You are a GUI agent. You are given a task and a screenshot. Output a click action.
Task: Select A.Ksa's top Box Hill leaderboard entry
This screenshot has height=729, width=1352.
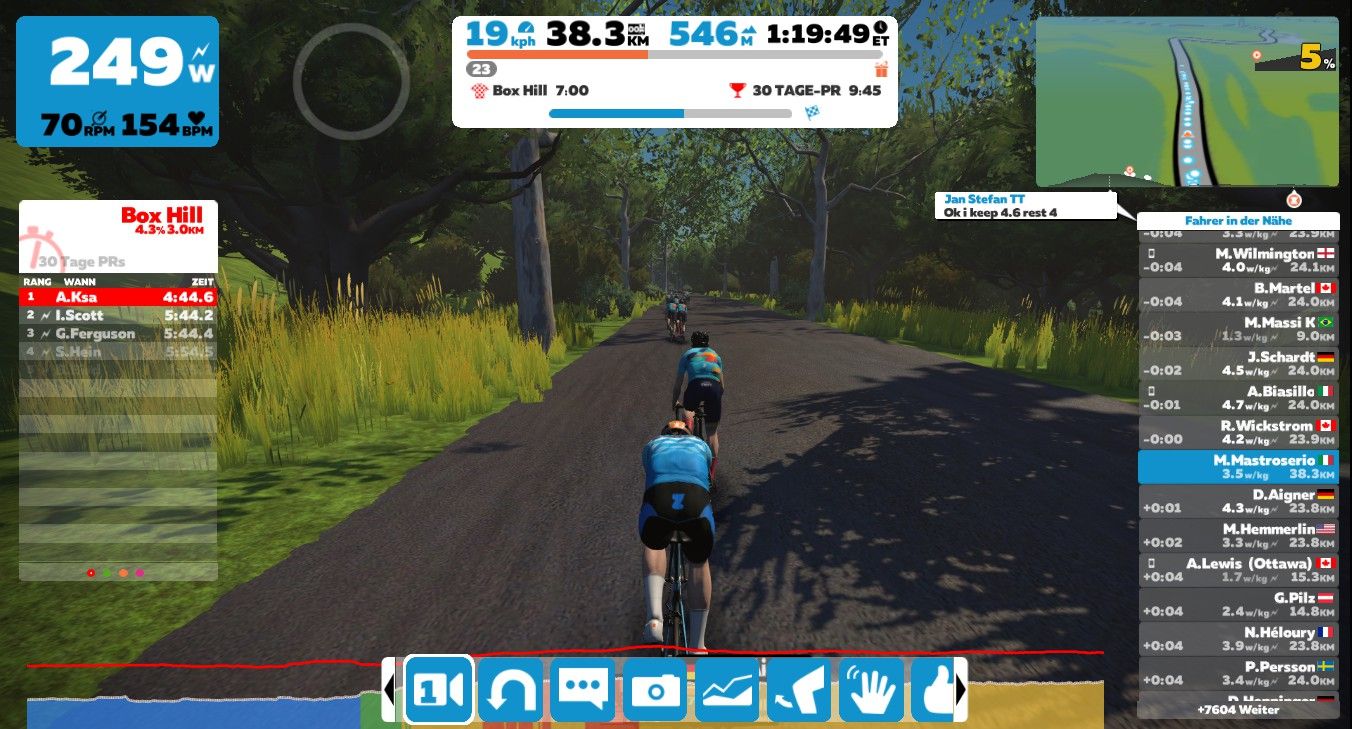click(x=117, y=297)
